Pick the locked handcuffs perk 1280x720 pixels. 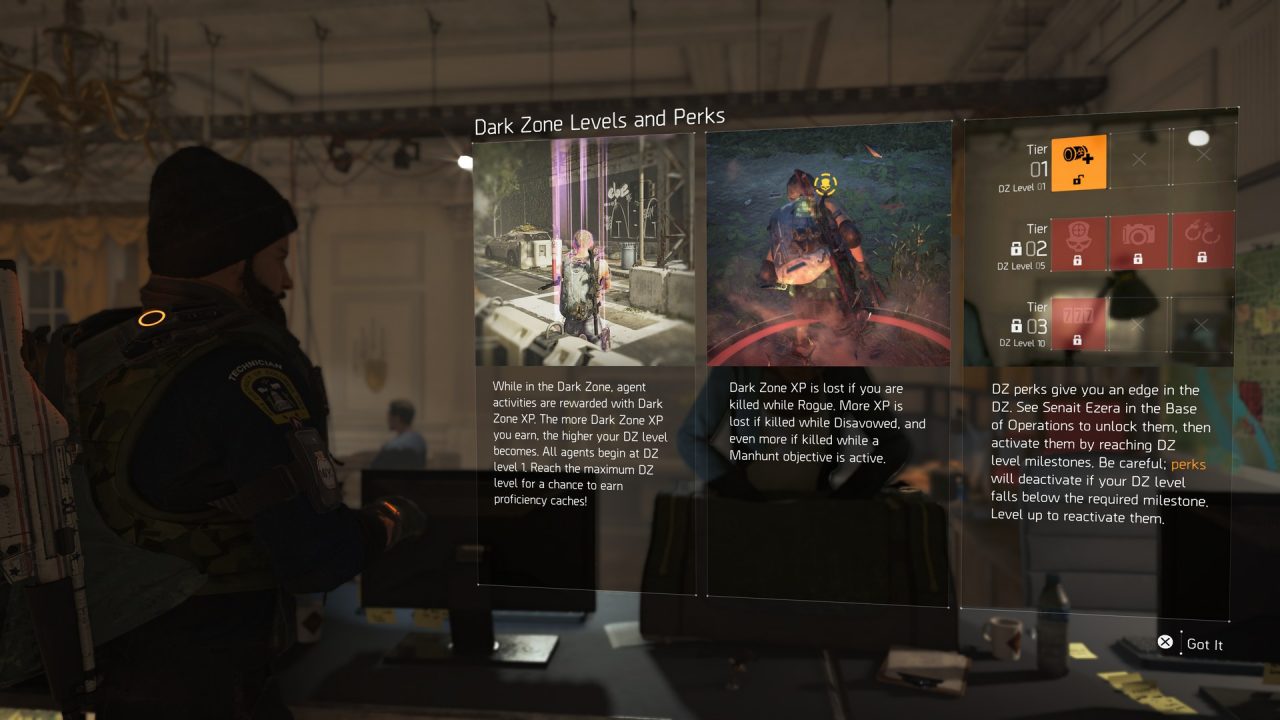[x=1201, y=241]
